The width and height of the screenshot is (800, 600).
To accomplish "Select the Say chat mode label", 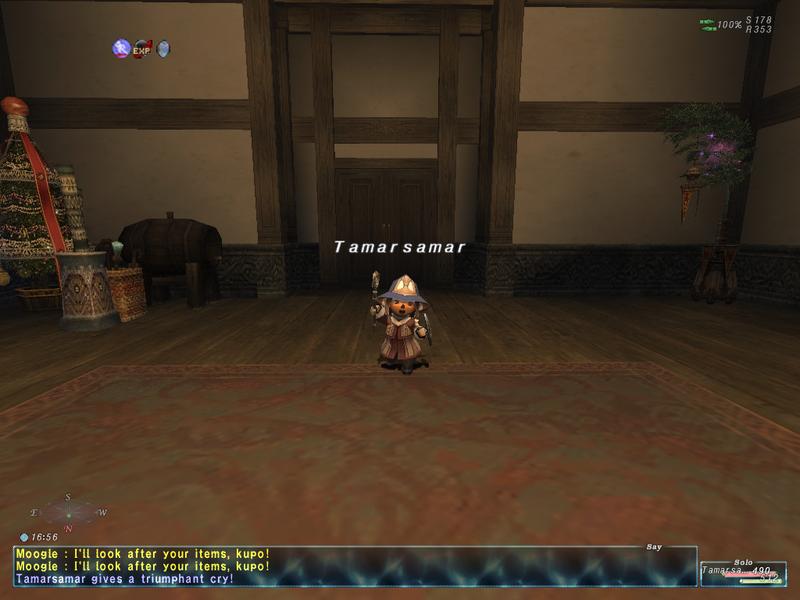I will pos(655,547).
